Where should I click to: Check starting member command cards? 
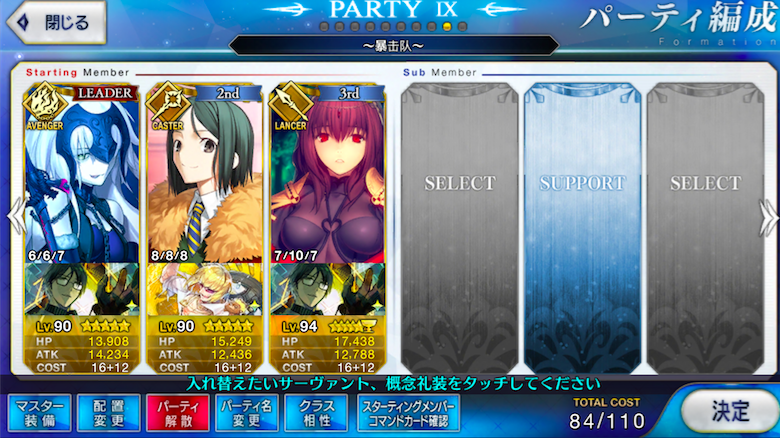click(x=410, y=411)
